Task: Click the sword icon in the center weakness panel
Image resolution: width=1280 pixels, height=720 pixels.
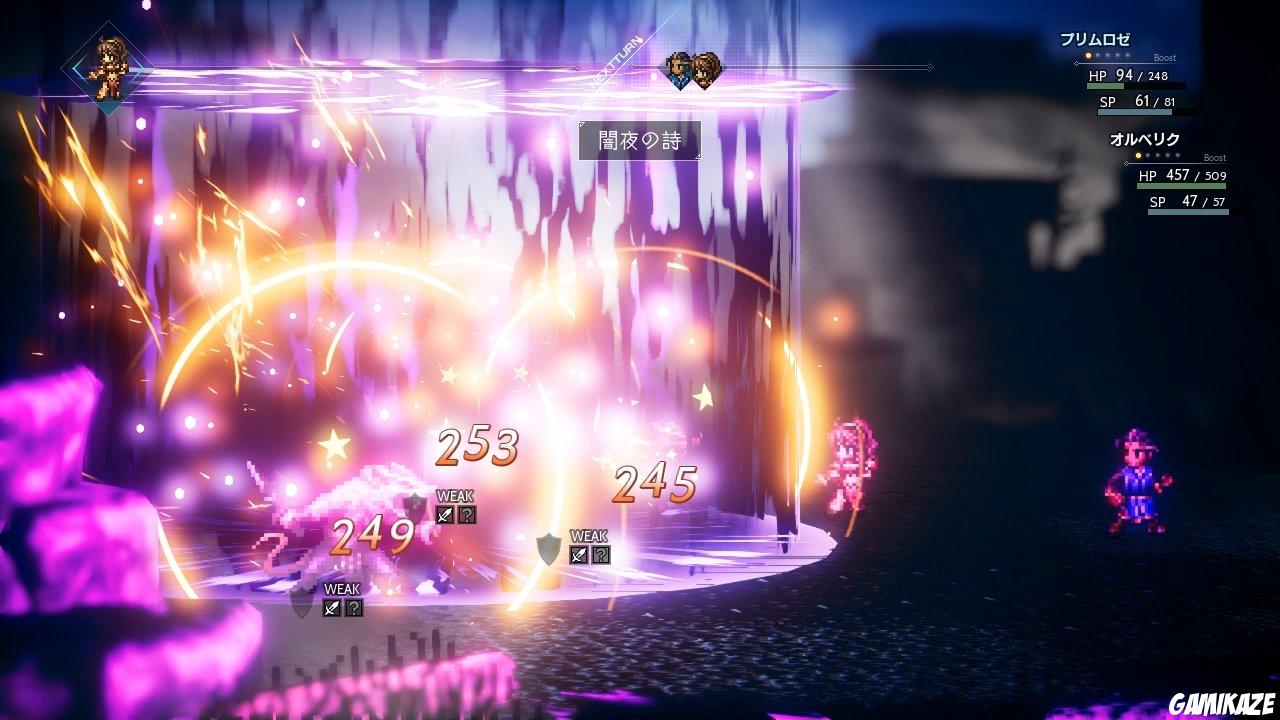Action: (577, 555)
